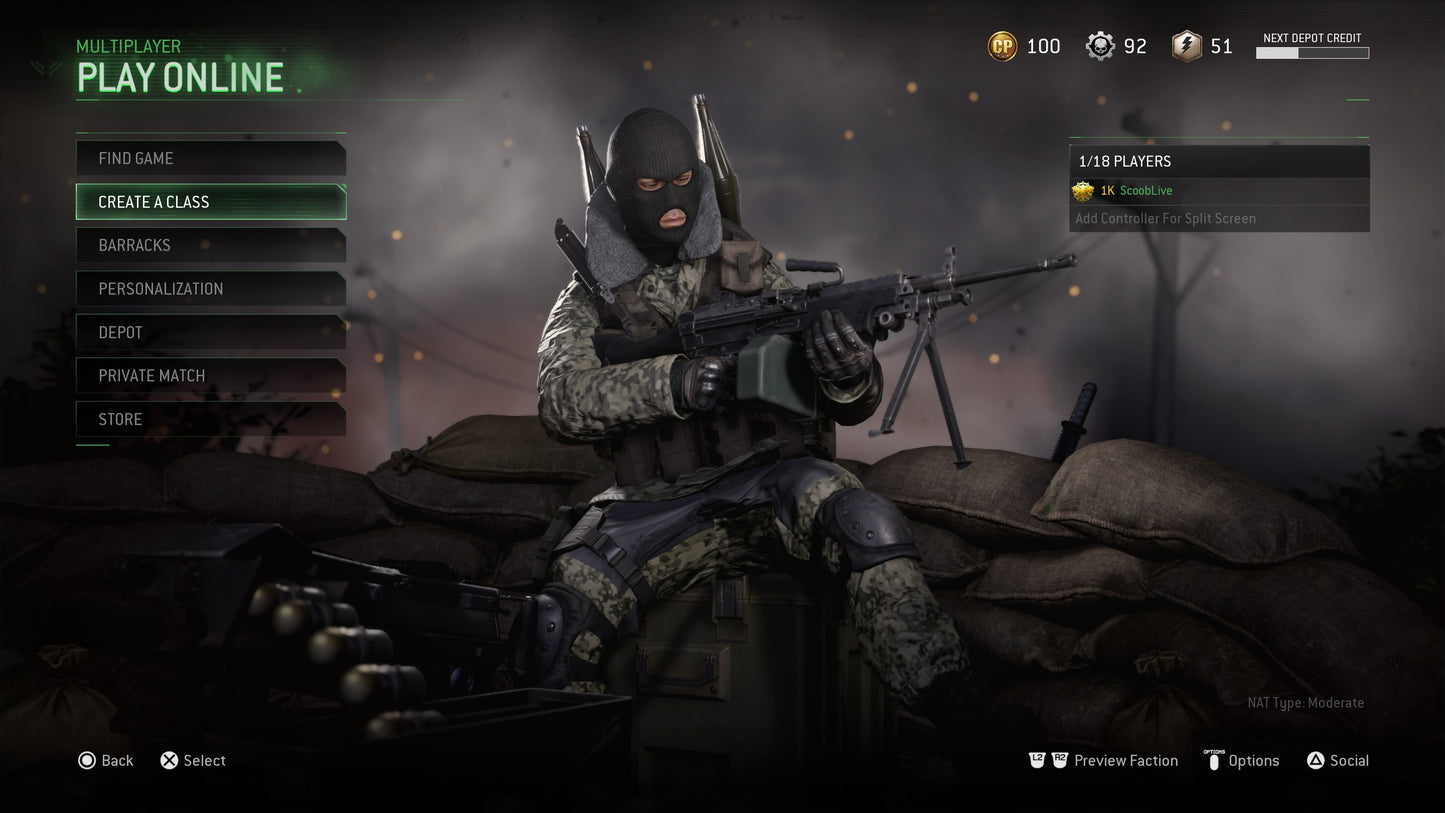This screenshot has width=1445, height=813.
Task: Click the lightning supply token icon
Action: coord(1186,45)
